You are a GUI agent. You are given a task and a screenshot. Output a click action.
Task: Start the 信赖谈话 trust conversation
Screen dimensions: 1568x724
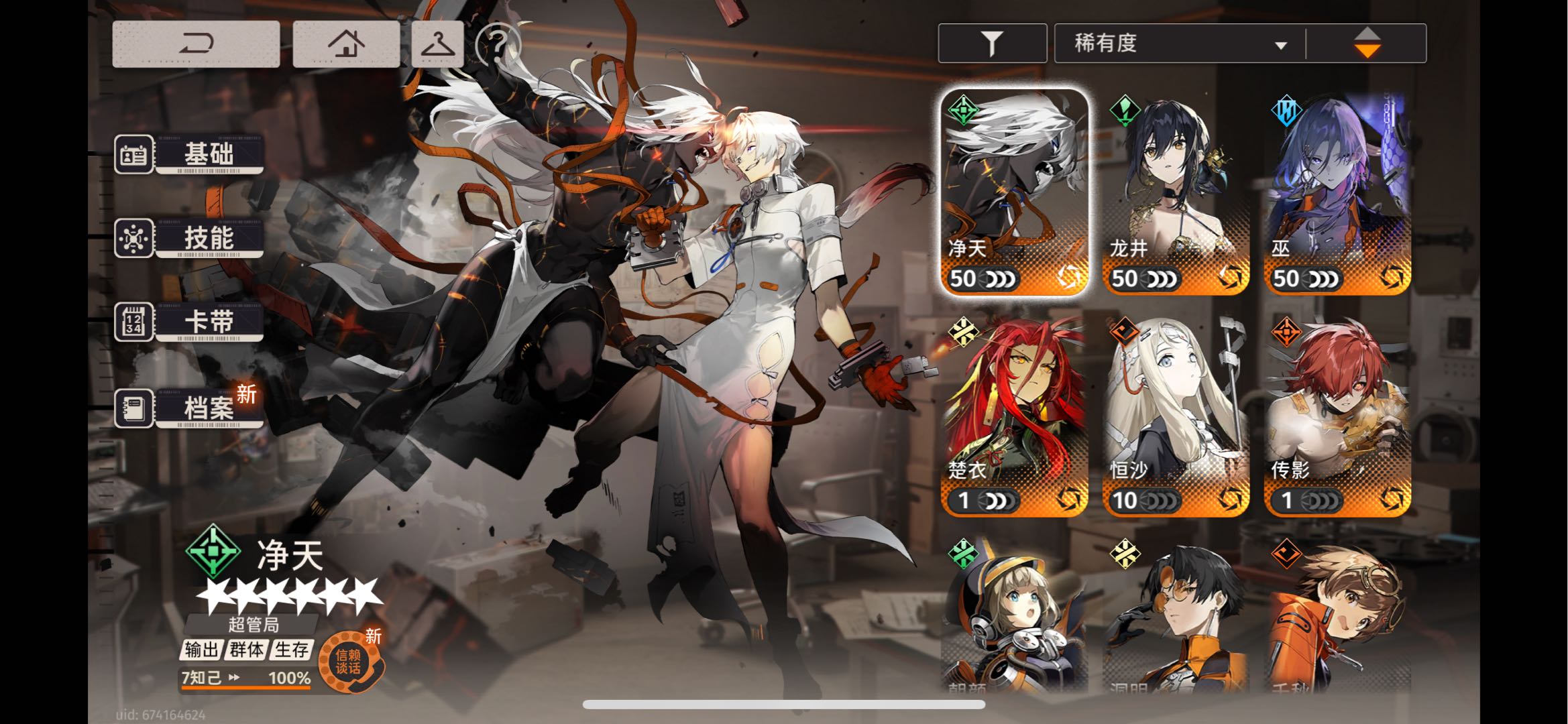(349, 662)
